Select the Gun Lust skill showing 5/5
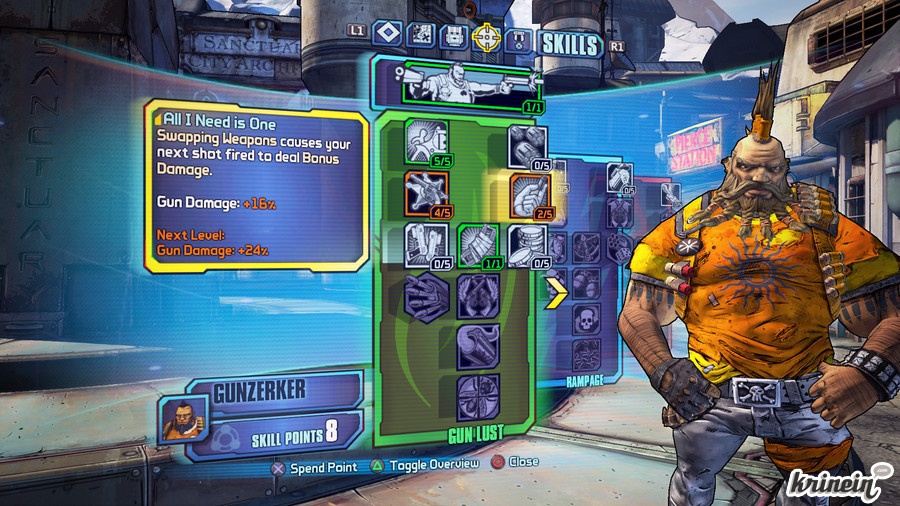The height and width of the screenshot is (506, 900). click(x=426, y=142)
